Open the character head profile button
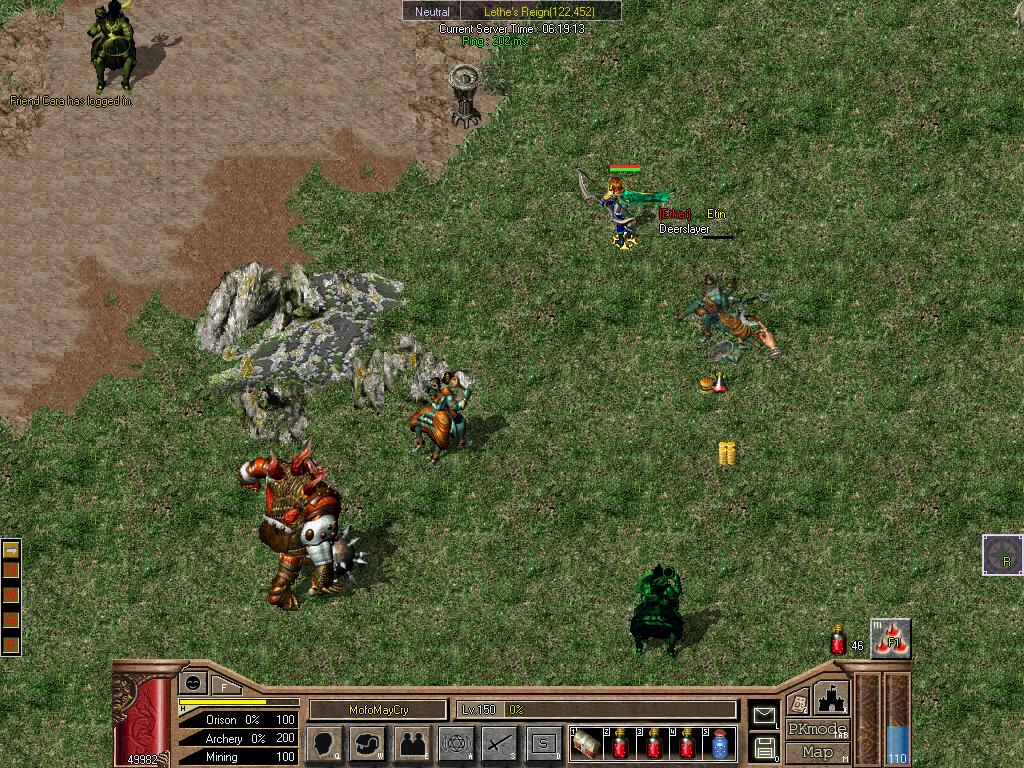 pos(324,744)
